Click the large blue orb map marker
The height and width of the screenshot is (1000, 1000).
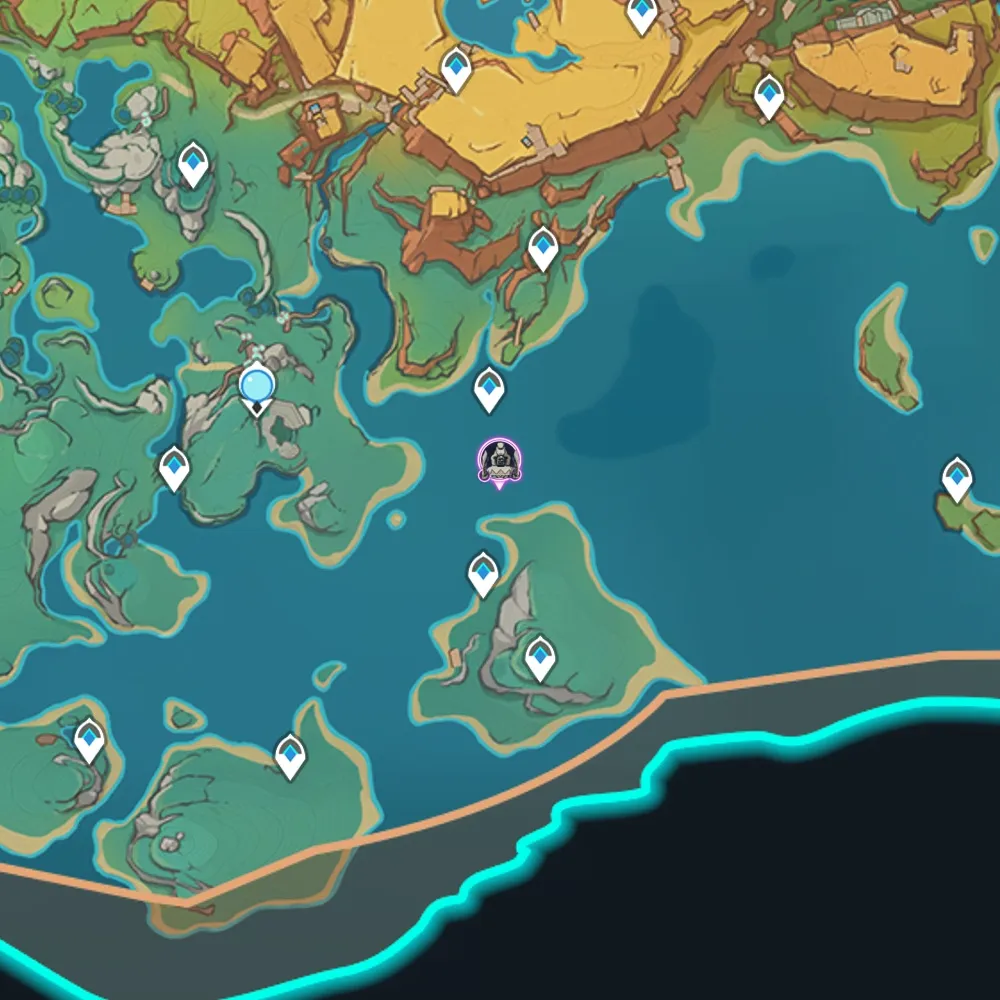tap(257, 385)
